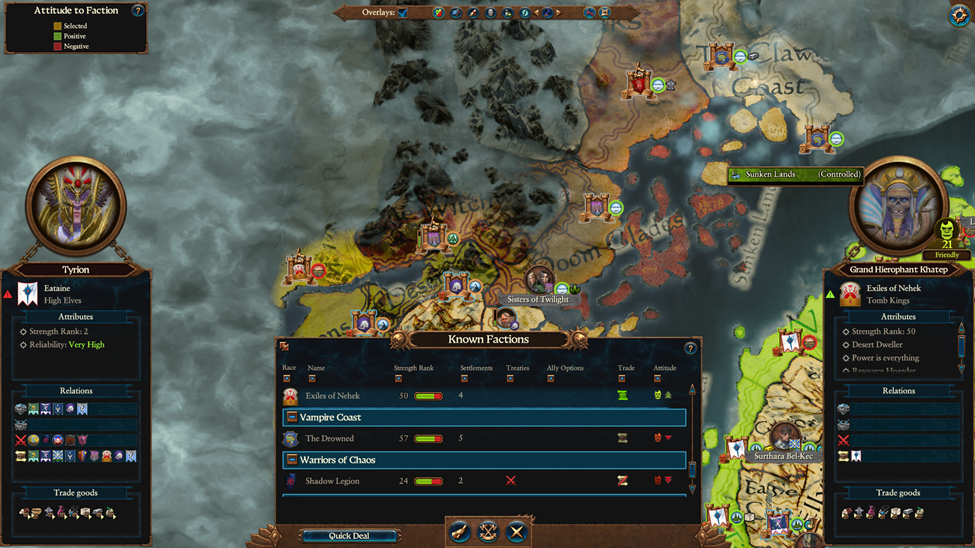This screenshot has width=975, height=548.
Task: Sort factions by Trade column
Action: [x=621, y=379]
